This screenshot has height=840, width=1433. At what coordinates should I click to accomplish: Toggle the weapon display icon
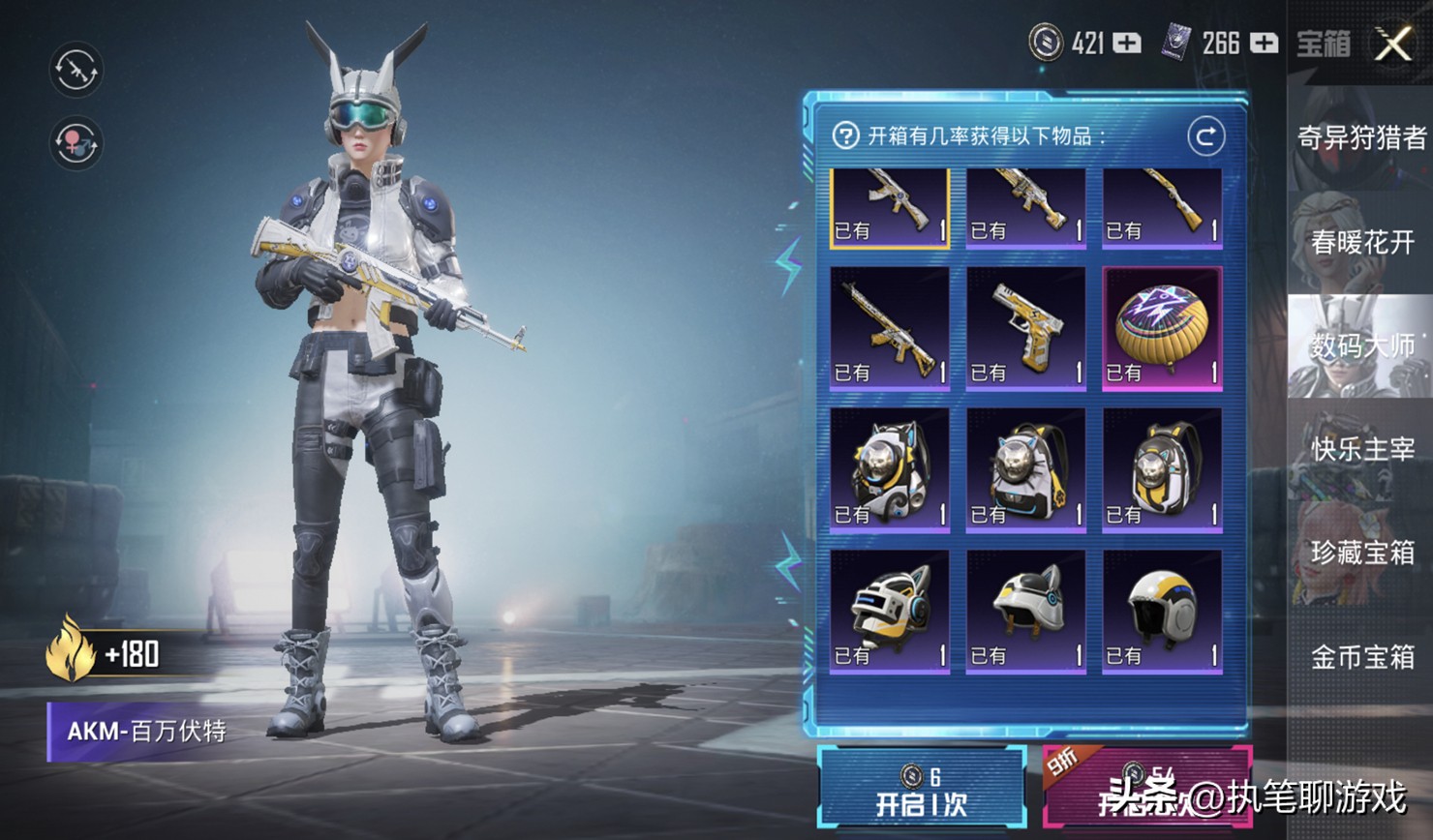76,70
